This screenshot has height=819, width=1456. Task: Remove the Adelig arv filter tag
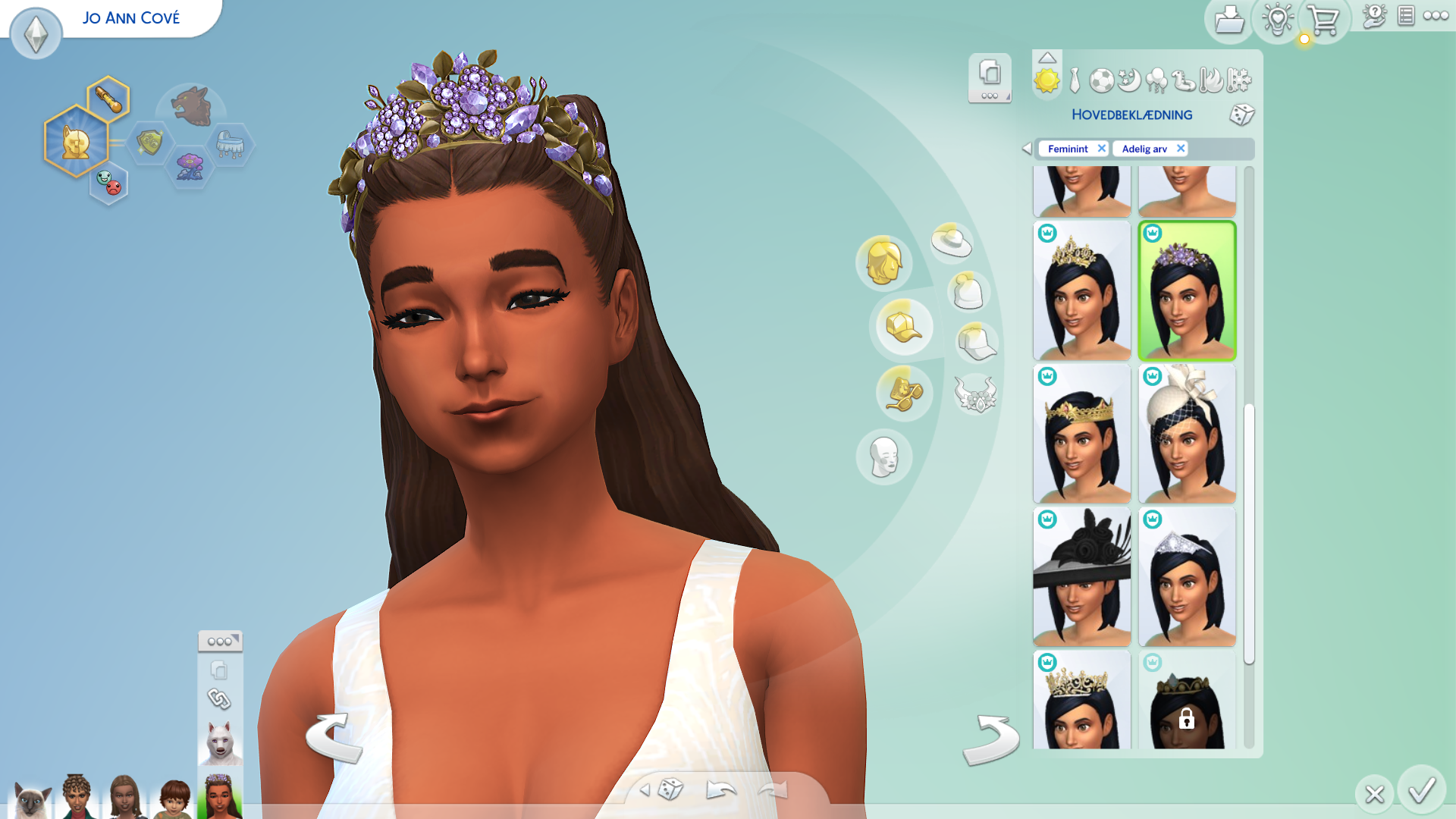[1180, 149]
